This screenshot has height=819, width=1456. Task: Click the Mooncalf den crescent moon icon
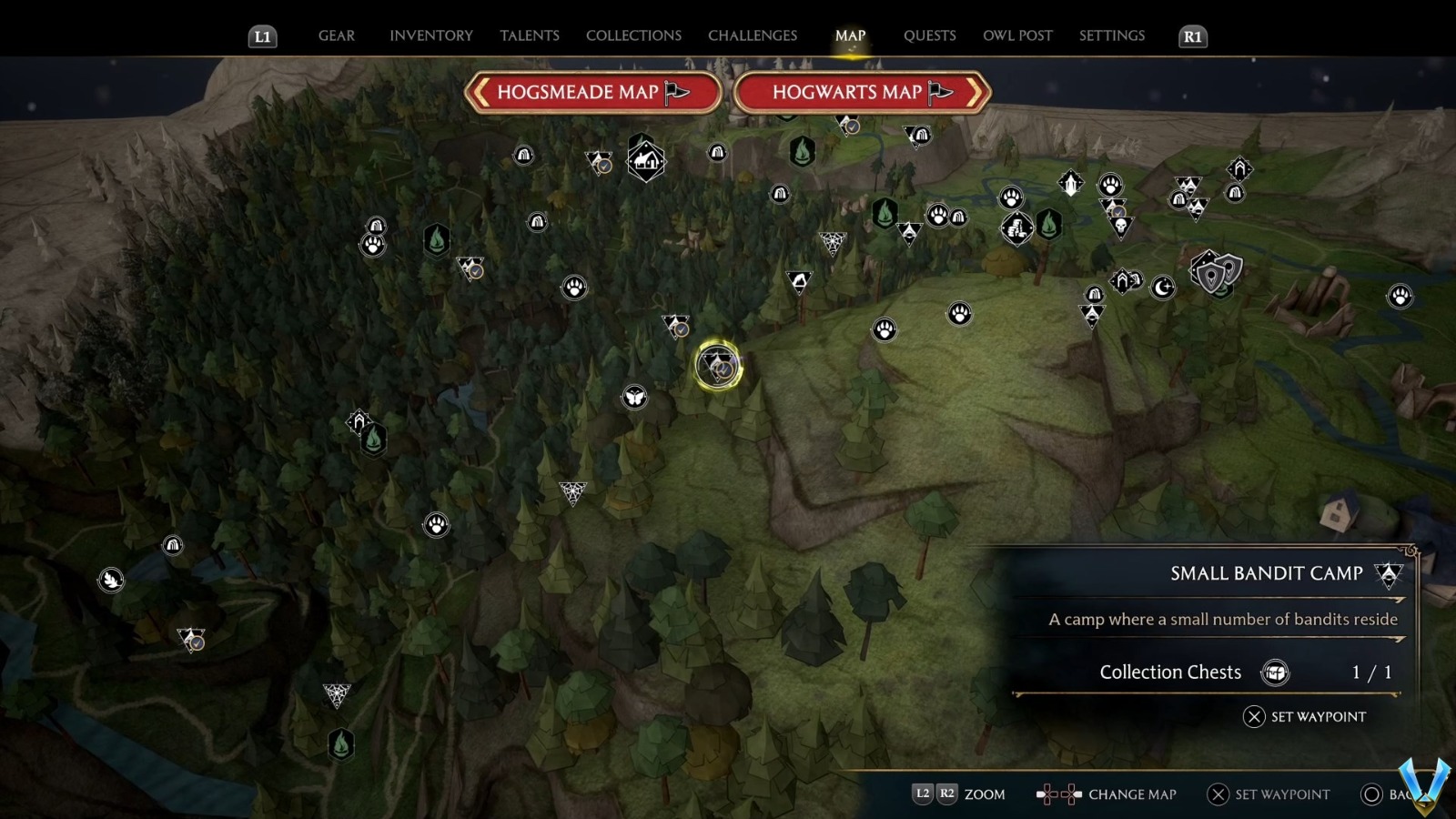tap(1162, 287)
